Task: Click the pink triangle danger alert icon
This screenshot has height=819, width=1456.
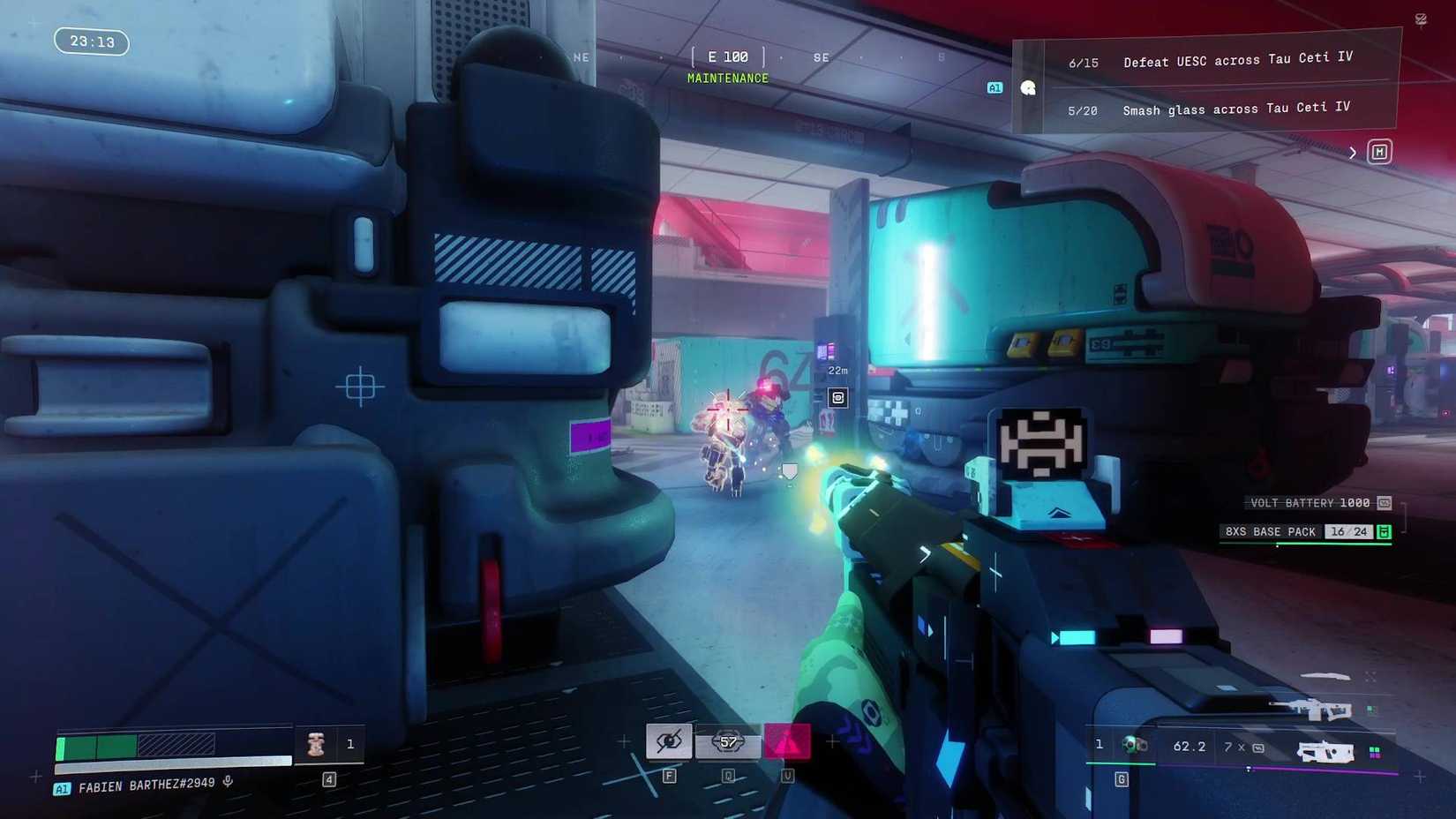Action: click(785, 741)
